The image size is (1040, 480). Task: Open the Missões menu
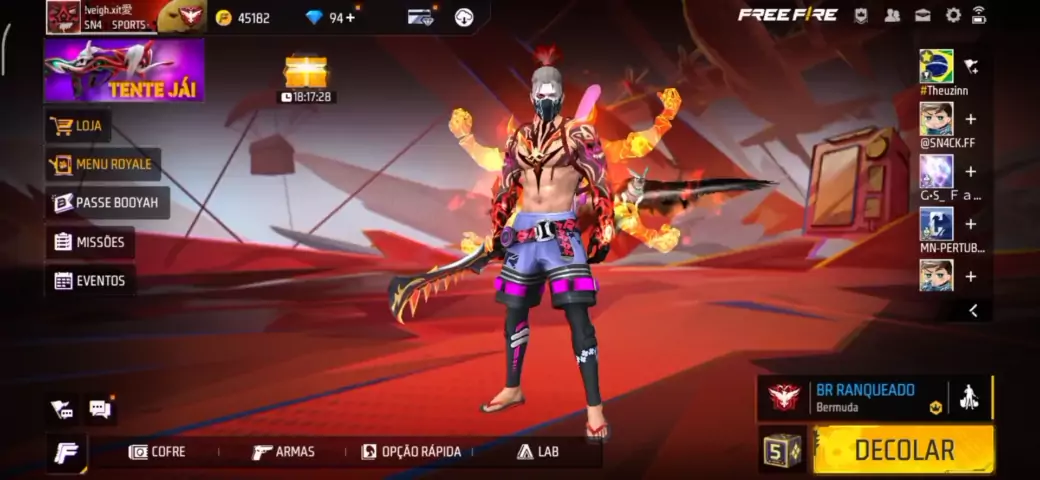[90, 242]
